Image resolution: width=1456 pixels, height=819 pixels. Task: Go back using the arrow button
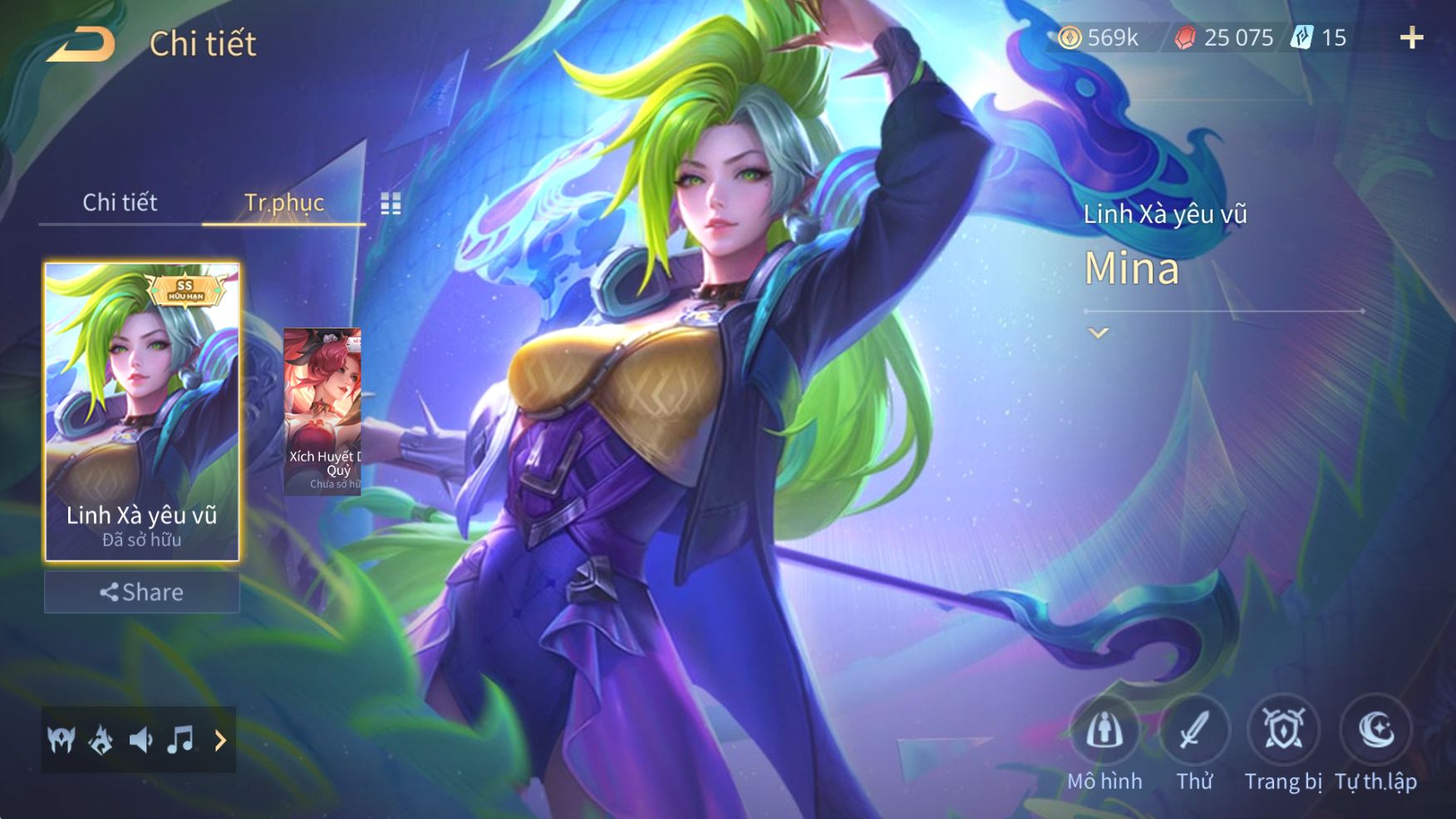coord(81,43)
